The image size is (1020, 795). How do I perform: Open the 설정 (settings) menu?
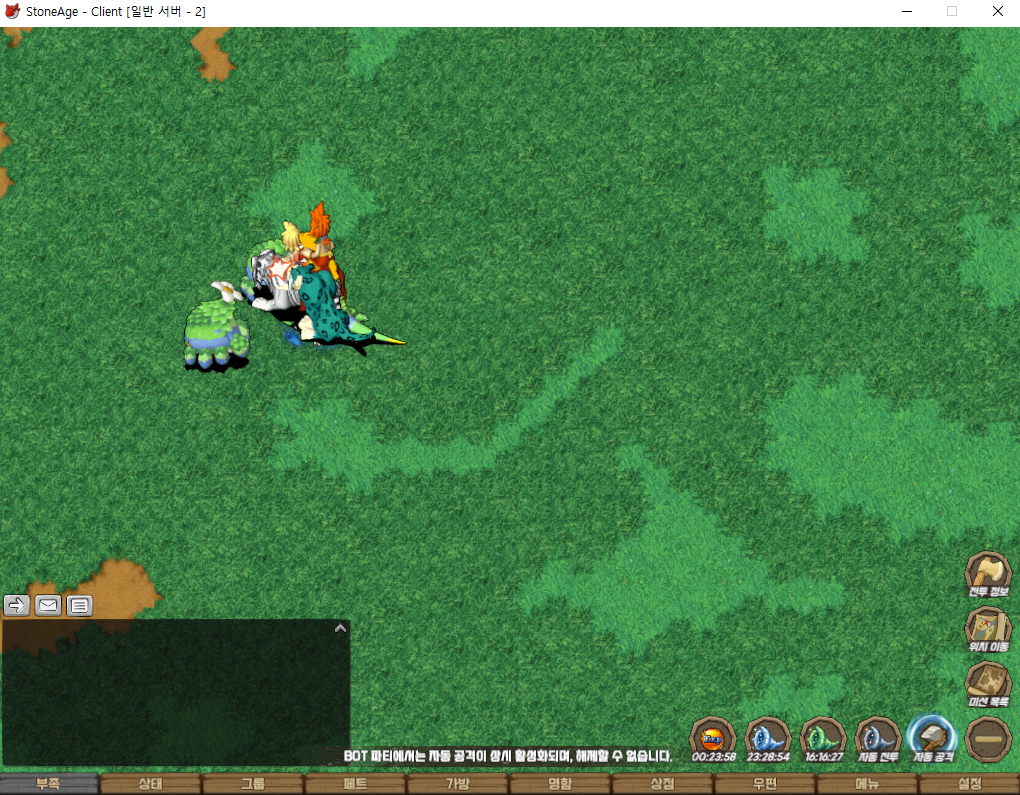coord(969,784)
